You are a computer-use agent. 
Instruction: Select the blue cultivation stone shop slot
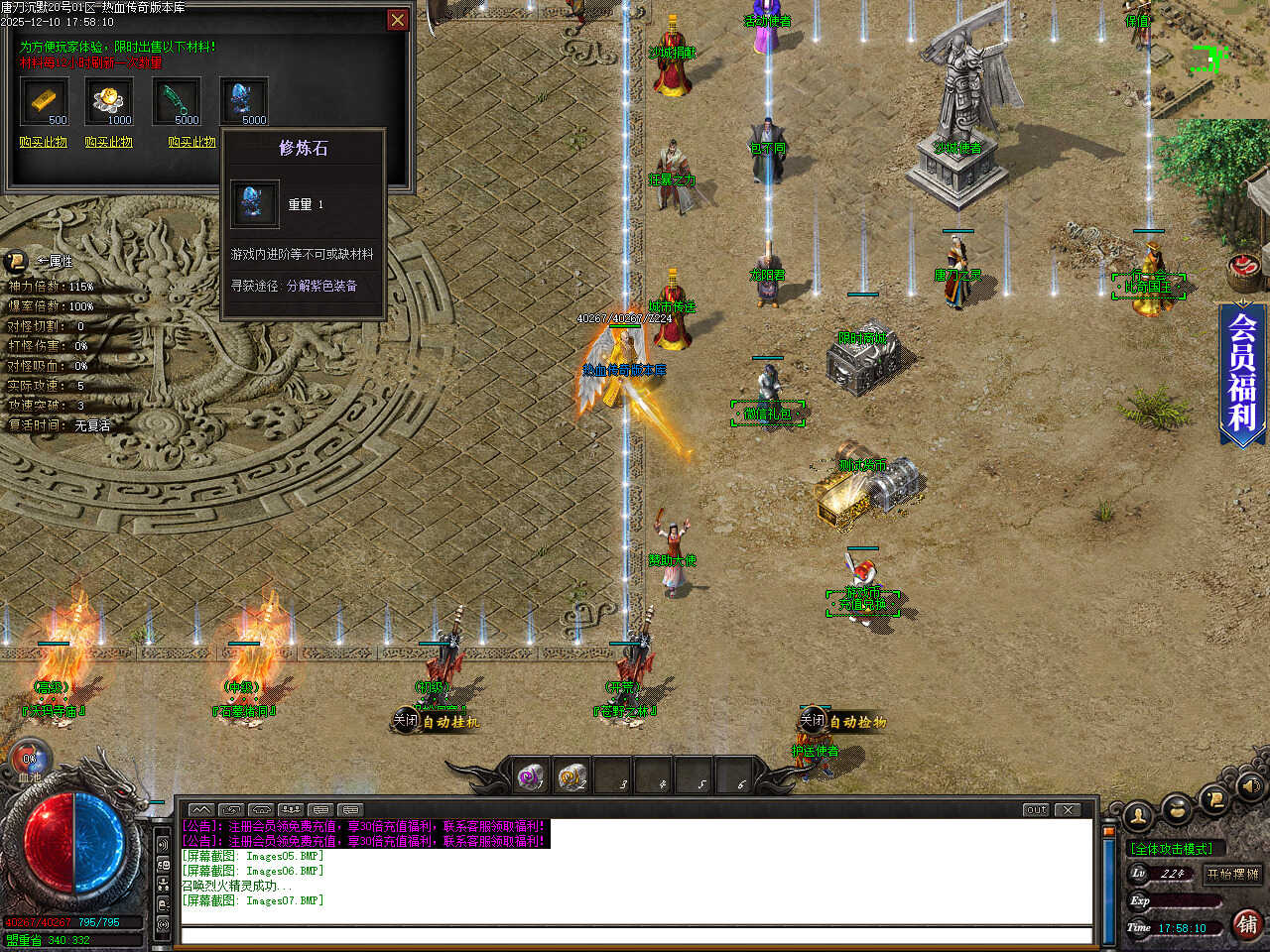(244, 101)
